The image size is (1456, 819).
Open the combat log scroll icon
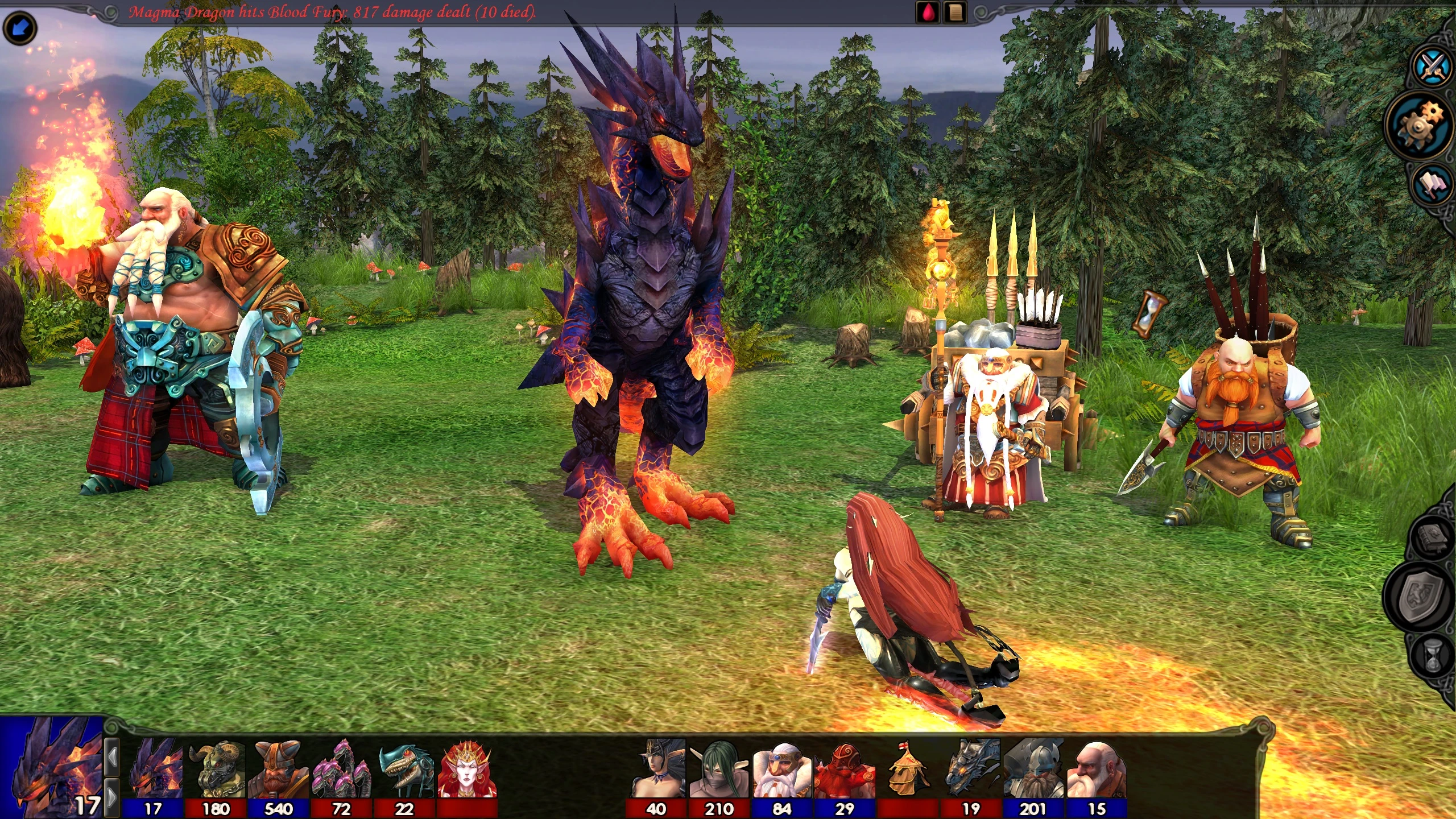(x=955, y=13)
